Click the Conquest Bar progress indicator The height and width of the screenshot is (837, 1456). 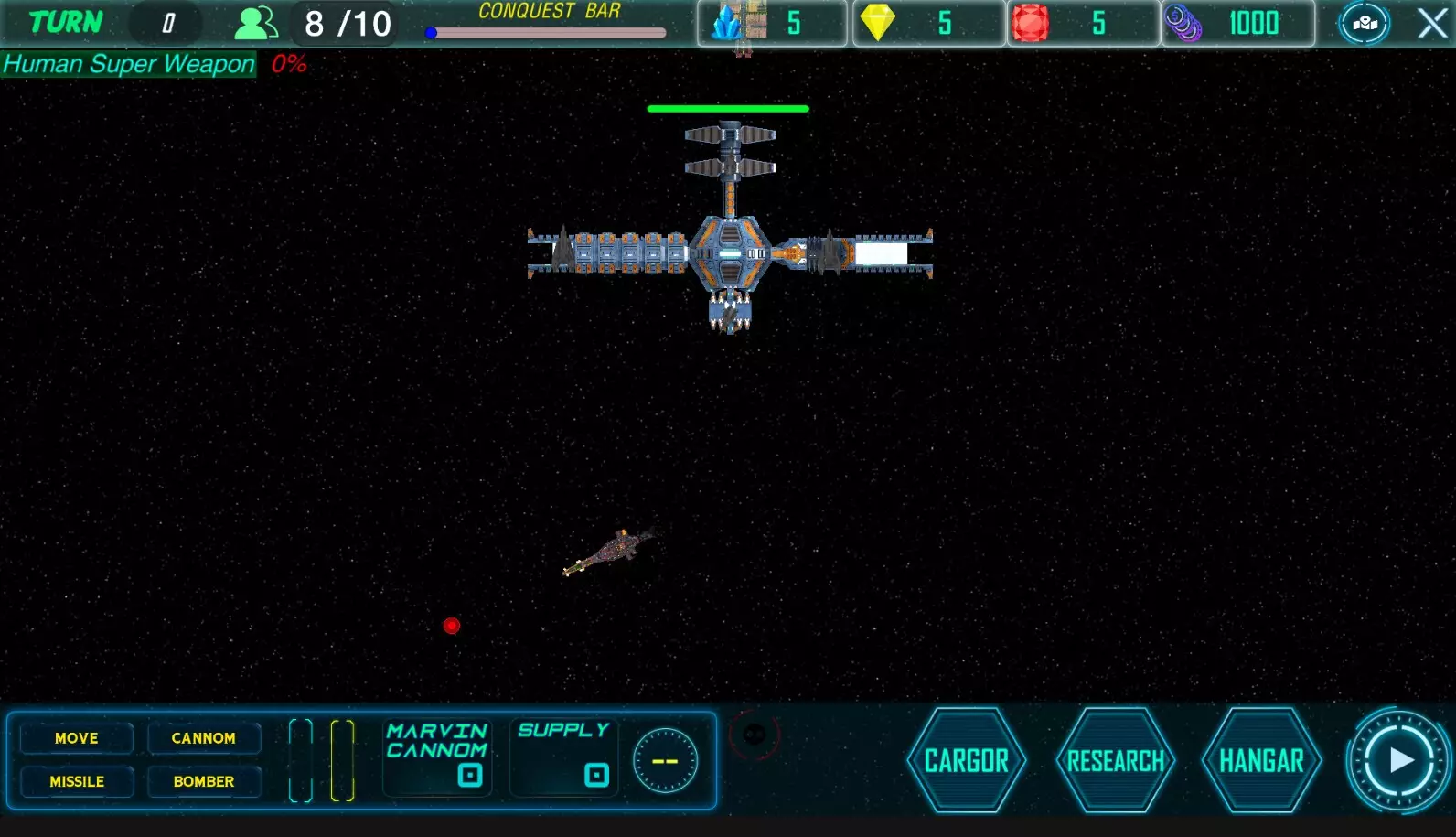(x=546, y=31)
